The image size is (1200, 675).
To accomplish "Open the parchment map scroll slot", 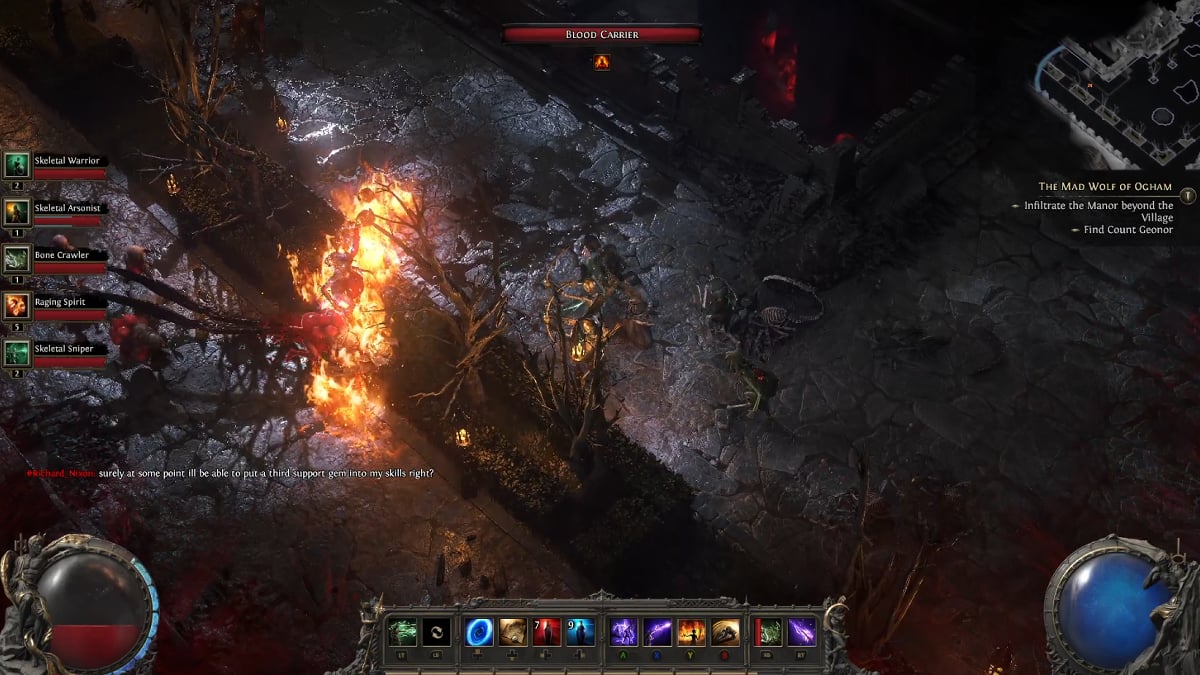I will coord(513,632).
